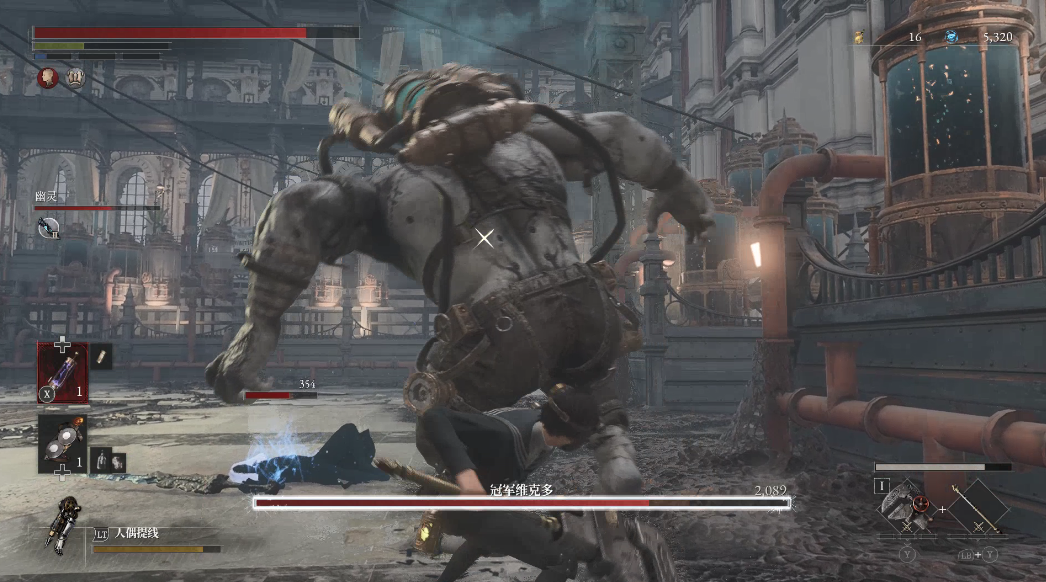
Task: Click the red head status buff icon
Action: 47,76
